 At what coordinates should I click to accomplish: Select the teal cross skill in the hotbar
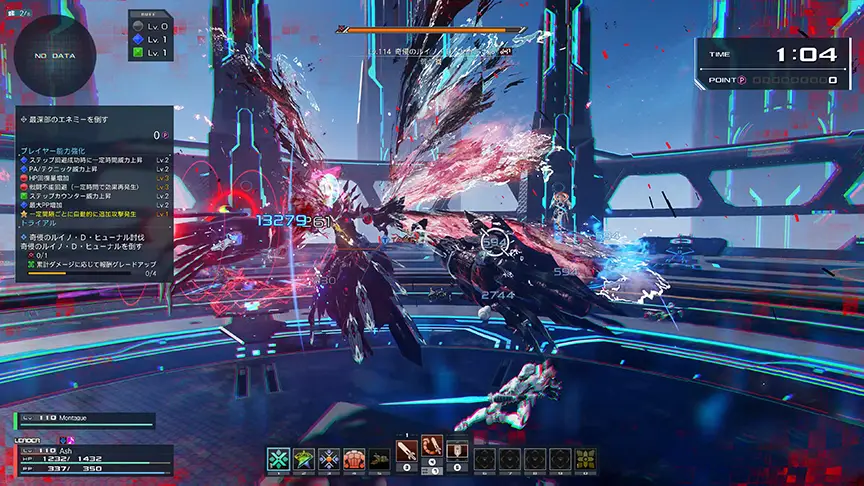pos(278,459)
